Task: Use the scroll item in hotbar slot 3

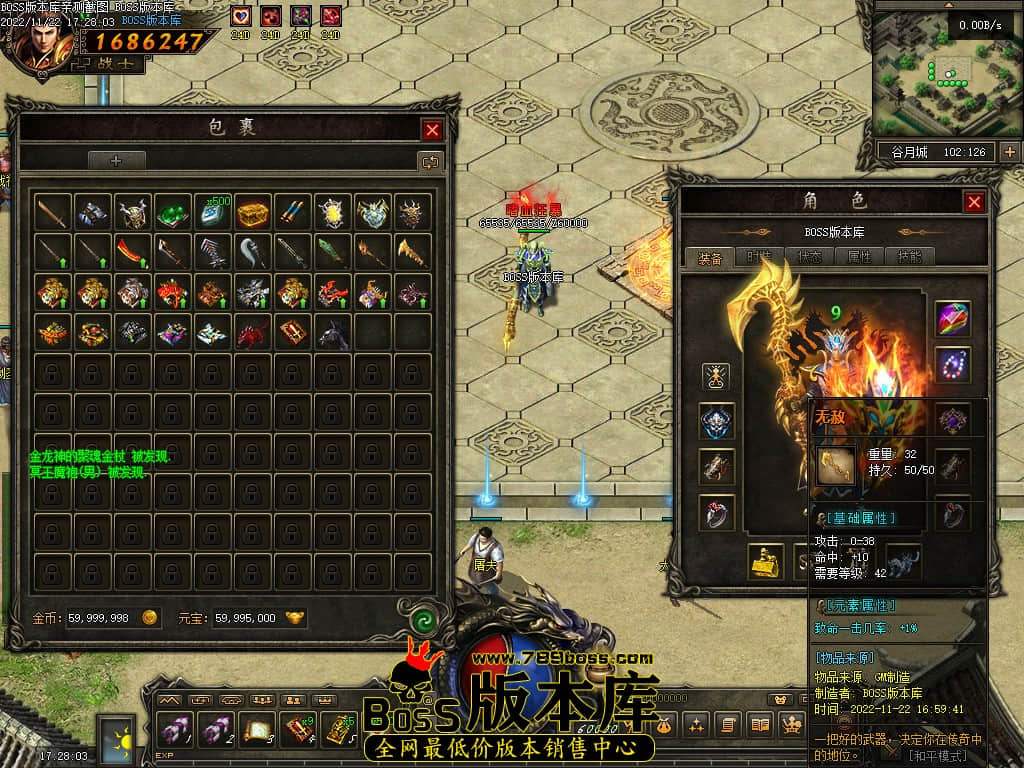Action: (x=258, y=731)
